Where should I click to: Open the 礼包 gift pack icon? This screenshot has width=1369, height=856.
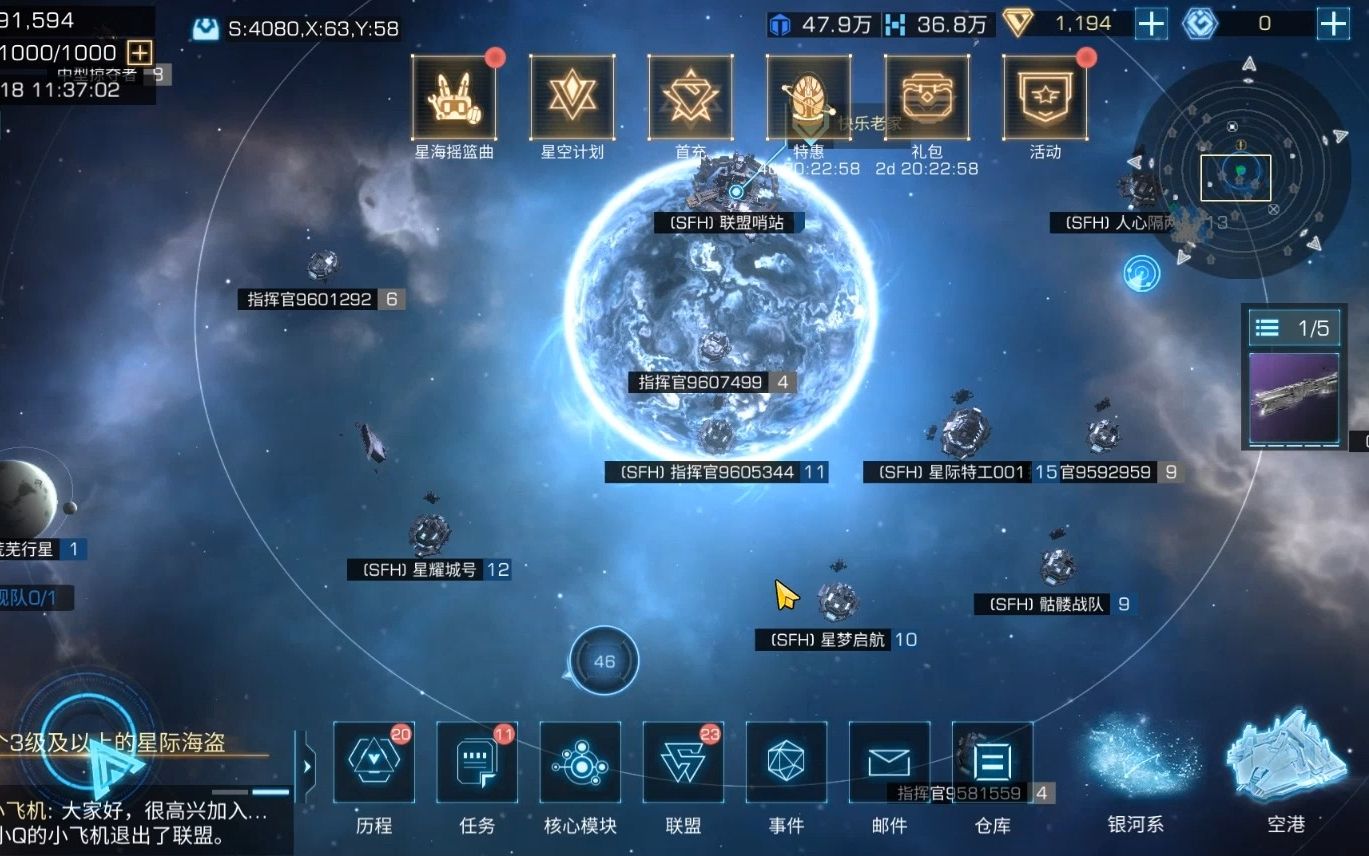(x=926, y=98)
